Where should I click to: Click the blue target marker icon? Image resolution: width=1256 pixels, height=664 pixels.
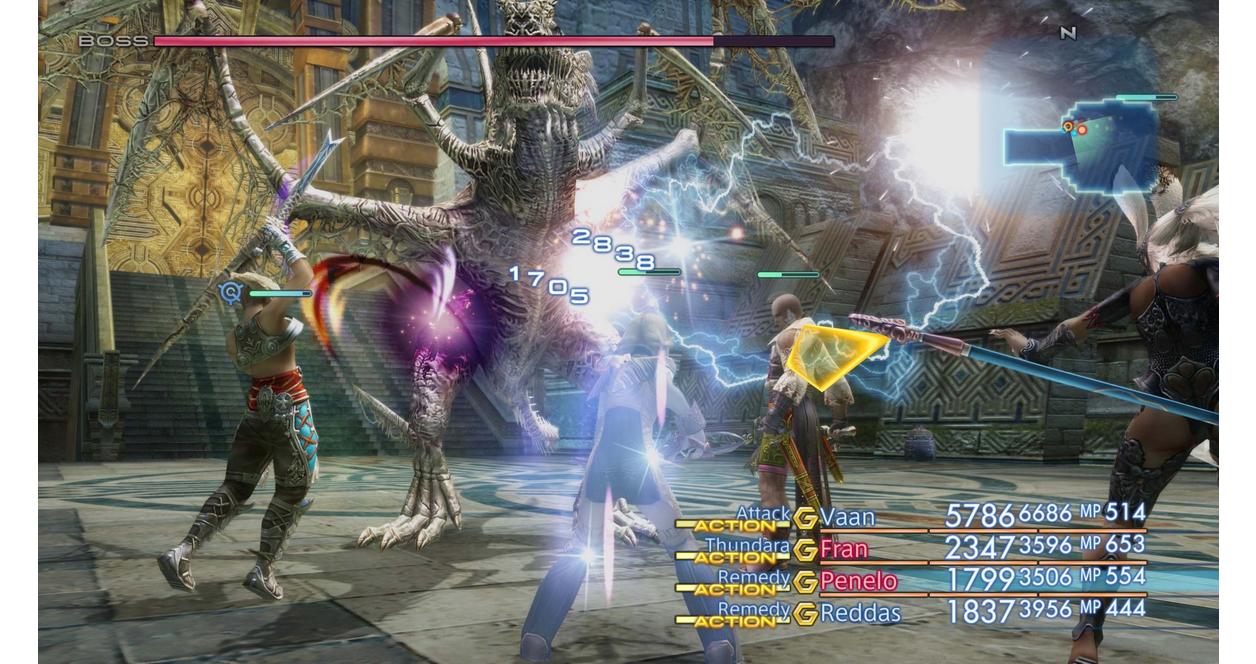(x=231, y=292)
